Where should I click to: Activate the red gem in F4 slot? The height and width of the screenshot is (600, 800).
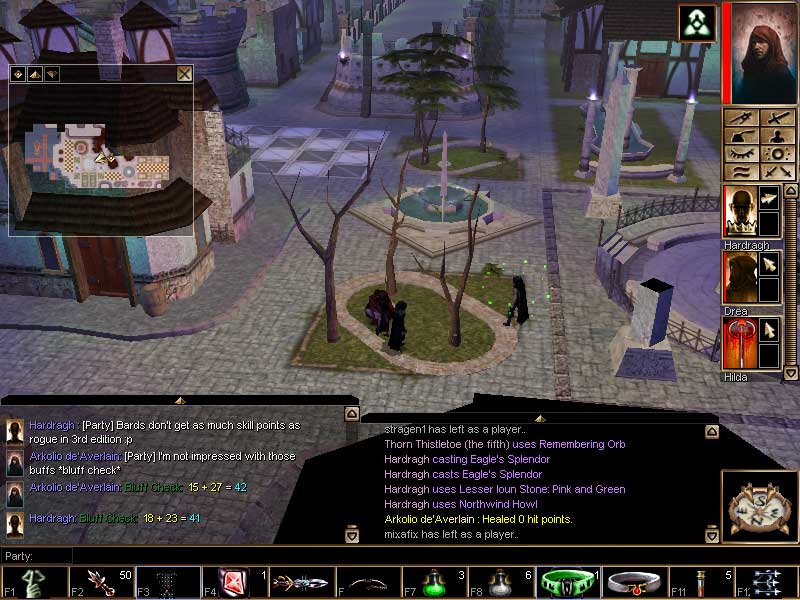[x=234, y=581]
